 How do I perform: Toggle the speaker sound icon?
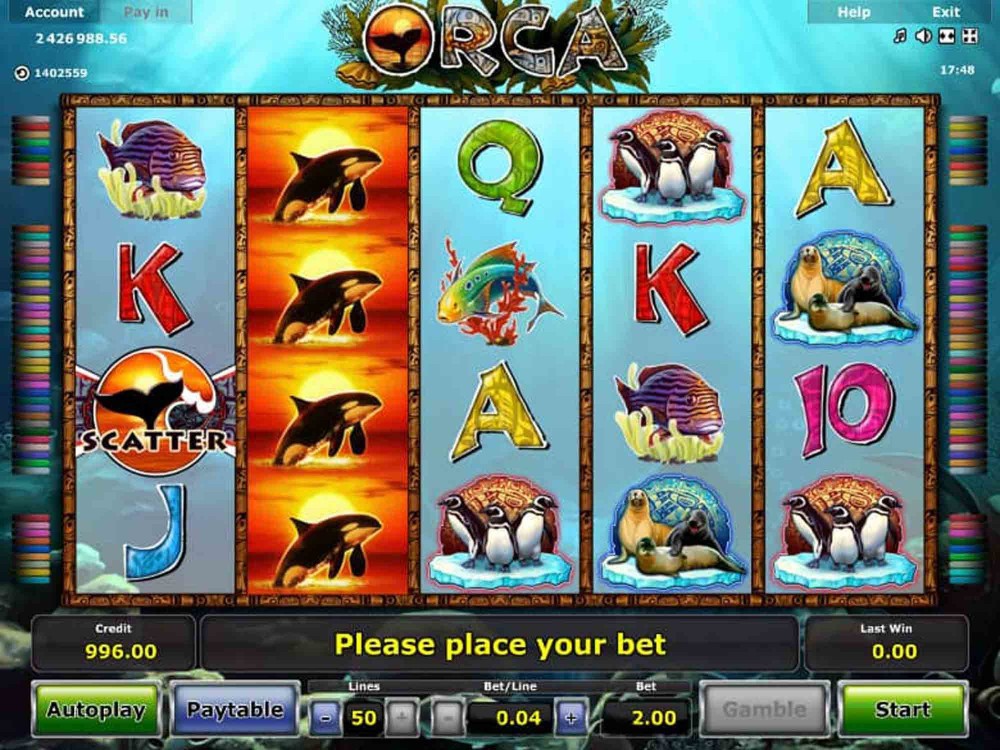pos(923,37)
